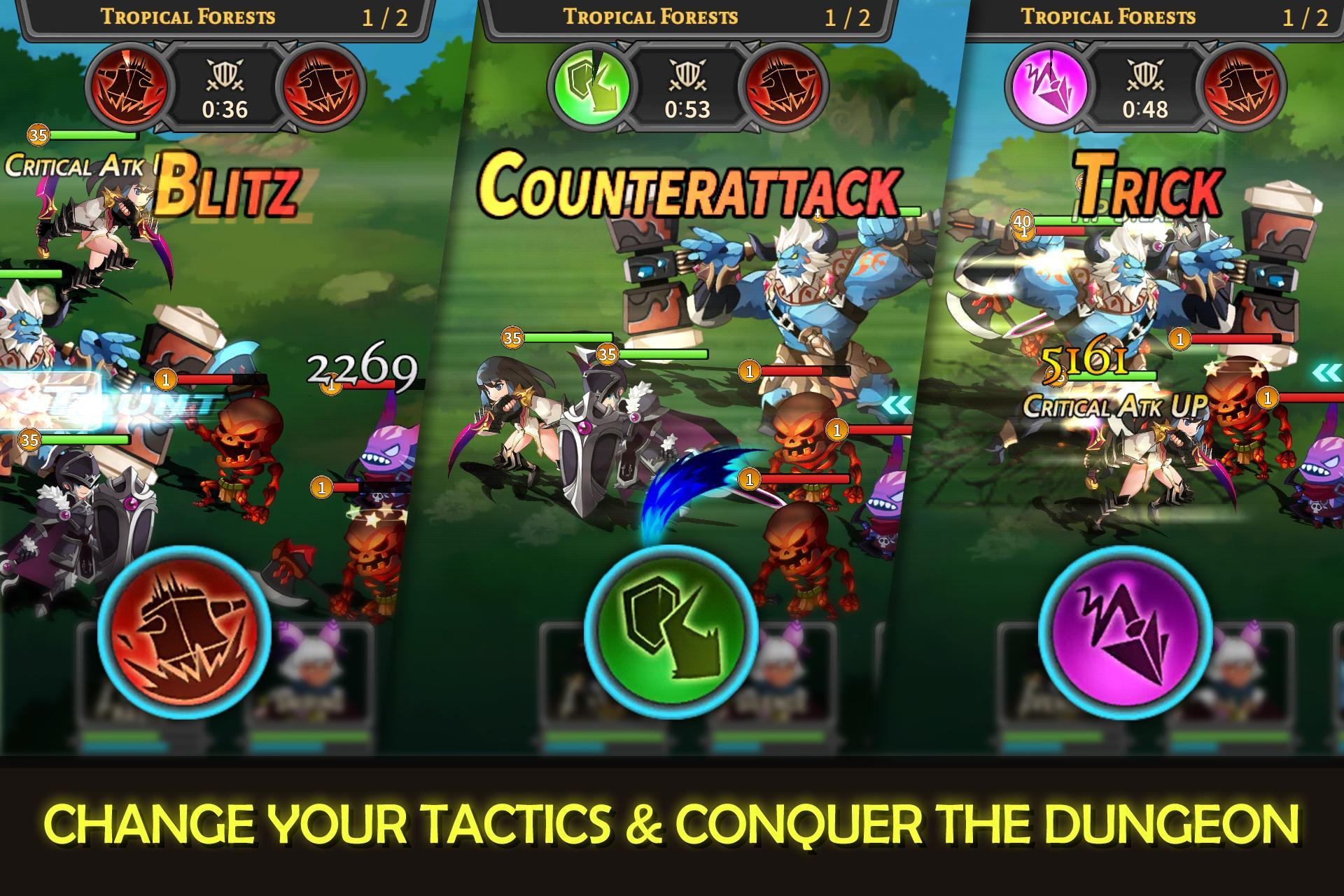The width and height of the screenshot is (1344, 896).
Task: Select the green shield tactic icon in header
Action: [591, 84]
